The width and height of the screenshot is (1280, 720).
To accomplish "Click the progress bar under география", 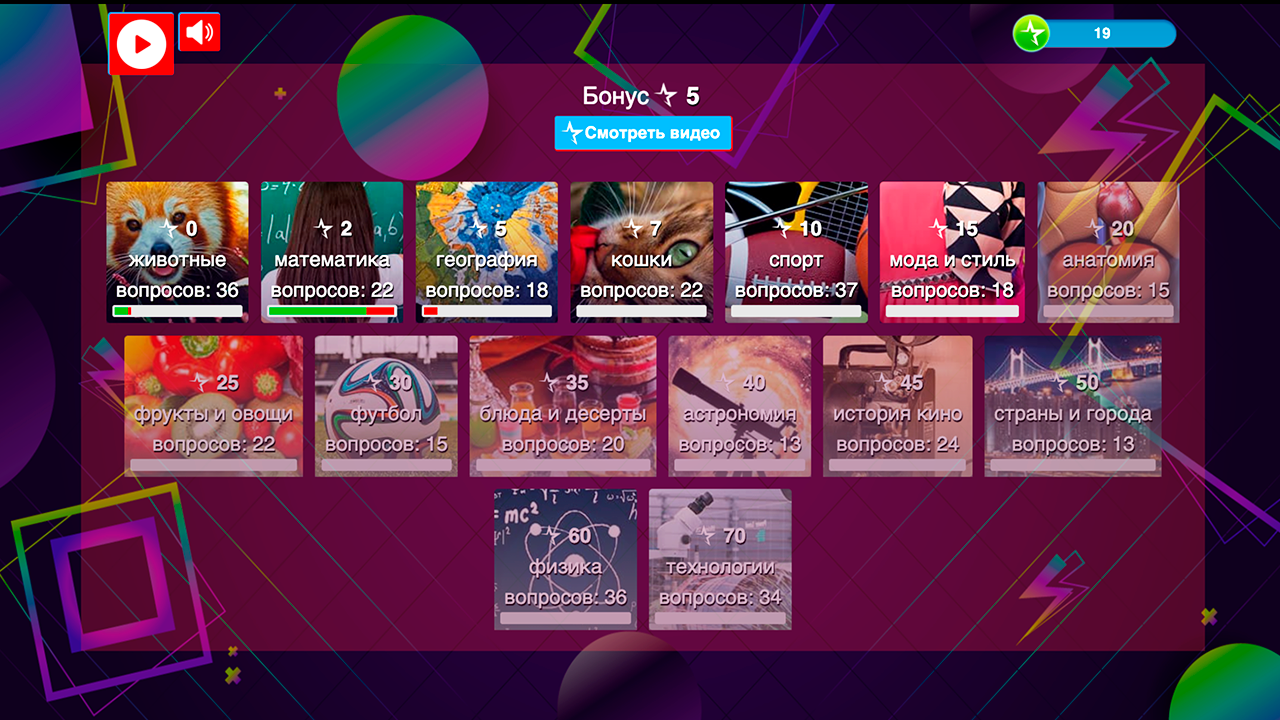I will 486,313.
